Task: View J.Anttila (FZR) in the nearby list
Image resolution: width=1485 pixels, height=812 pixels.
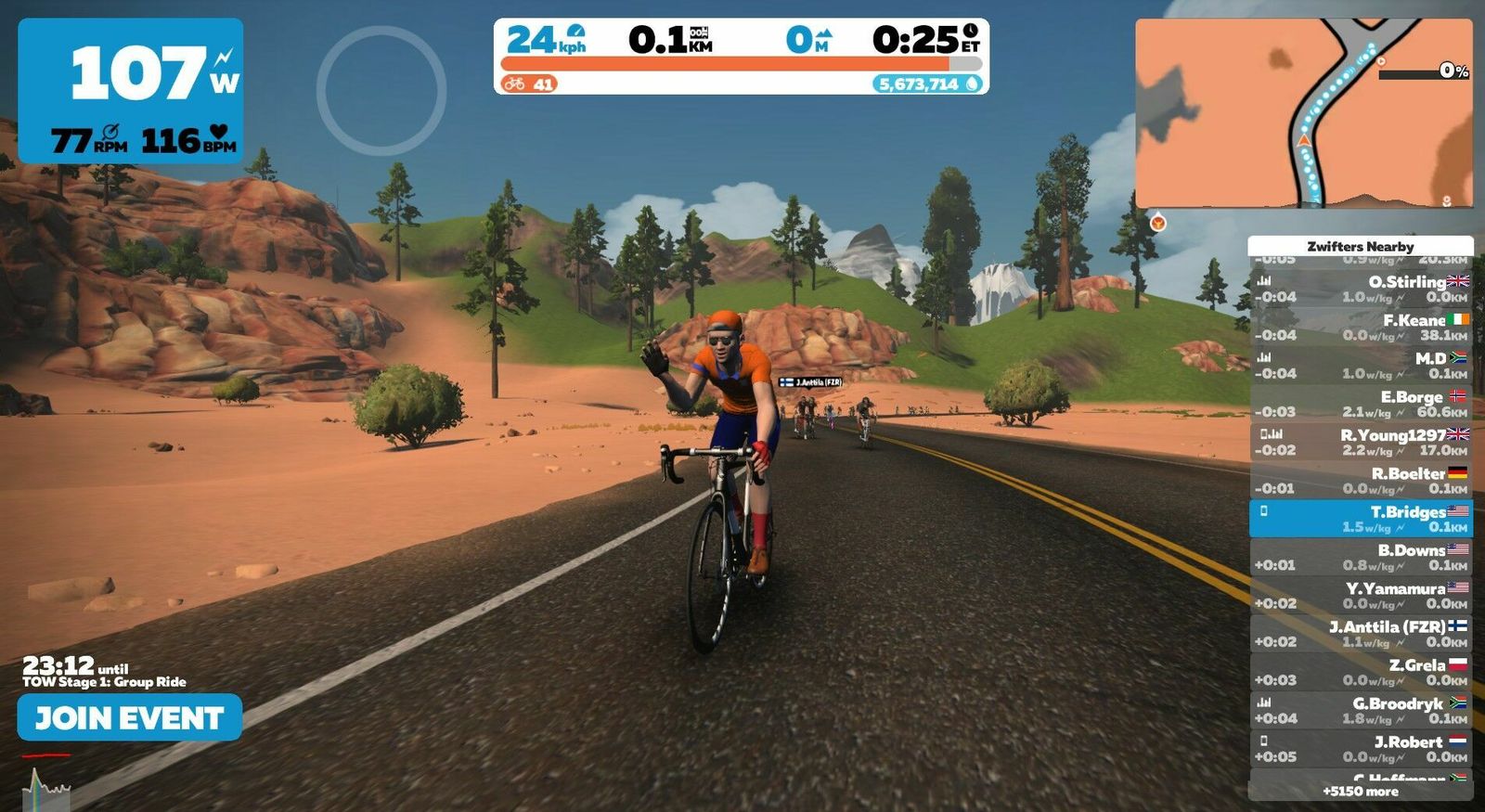Action: 1360,634
